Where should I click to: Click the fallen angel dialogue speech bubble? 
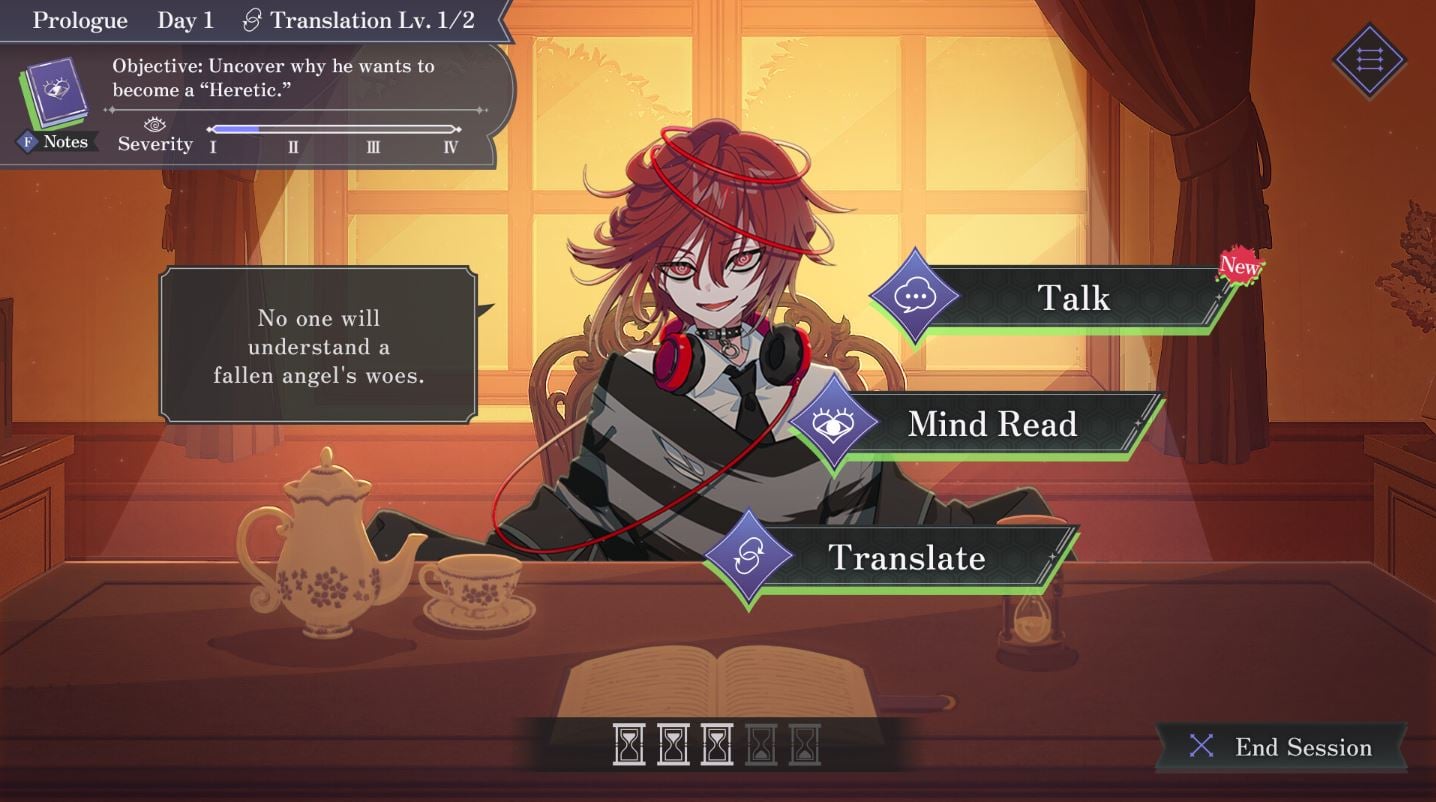point(318,347)
